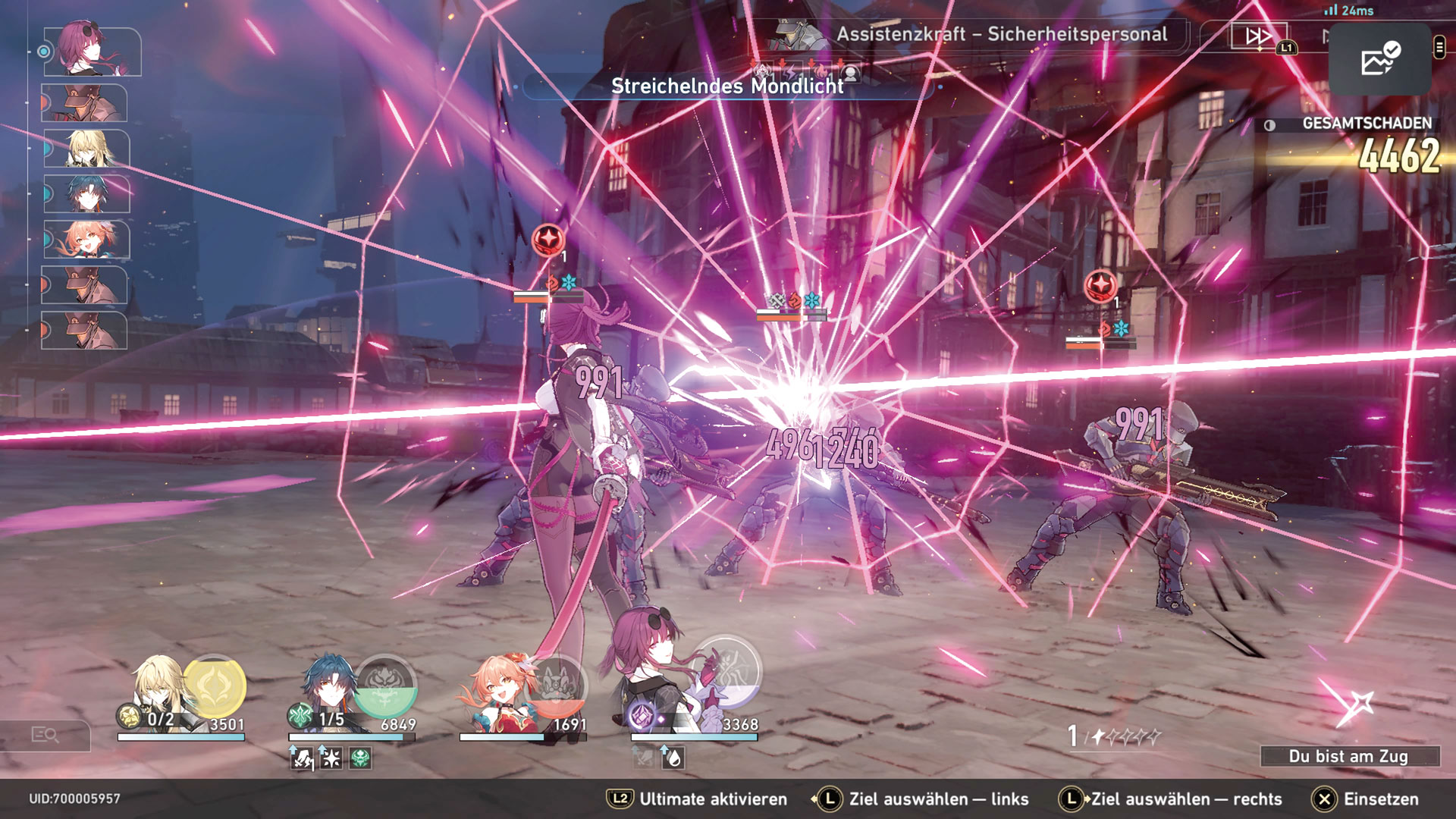Open the screenshot saved notification overlay
The image size is (1456, 819).
click(1379, 59)
